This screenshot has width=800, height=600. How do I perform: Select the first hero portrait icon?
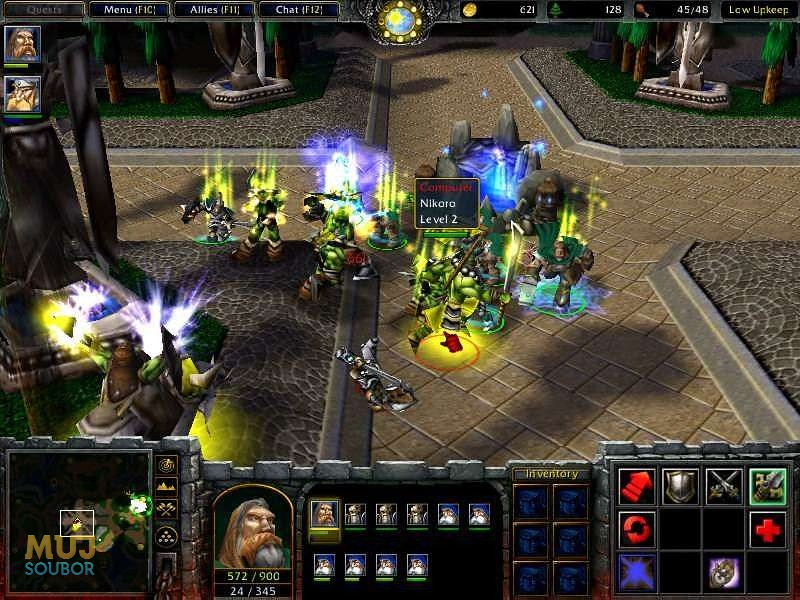click(x=22, y=45)
